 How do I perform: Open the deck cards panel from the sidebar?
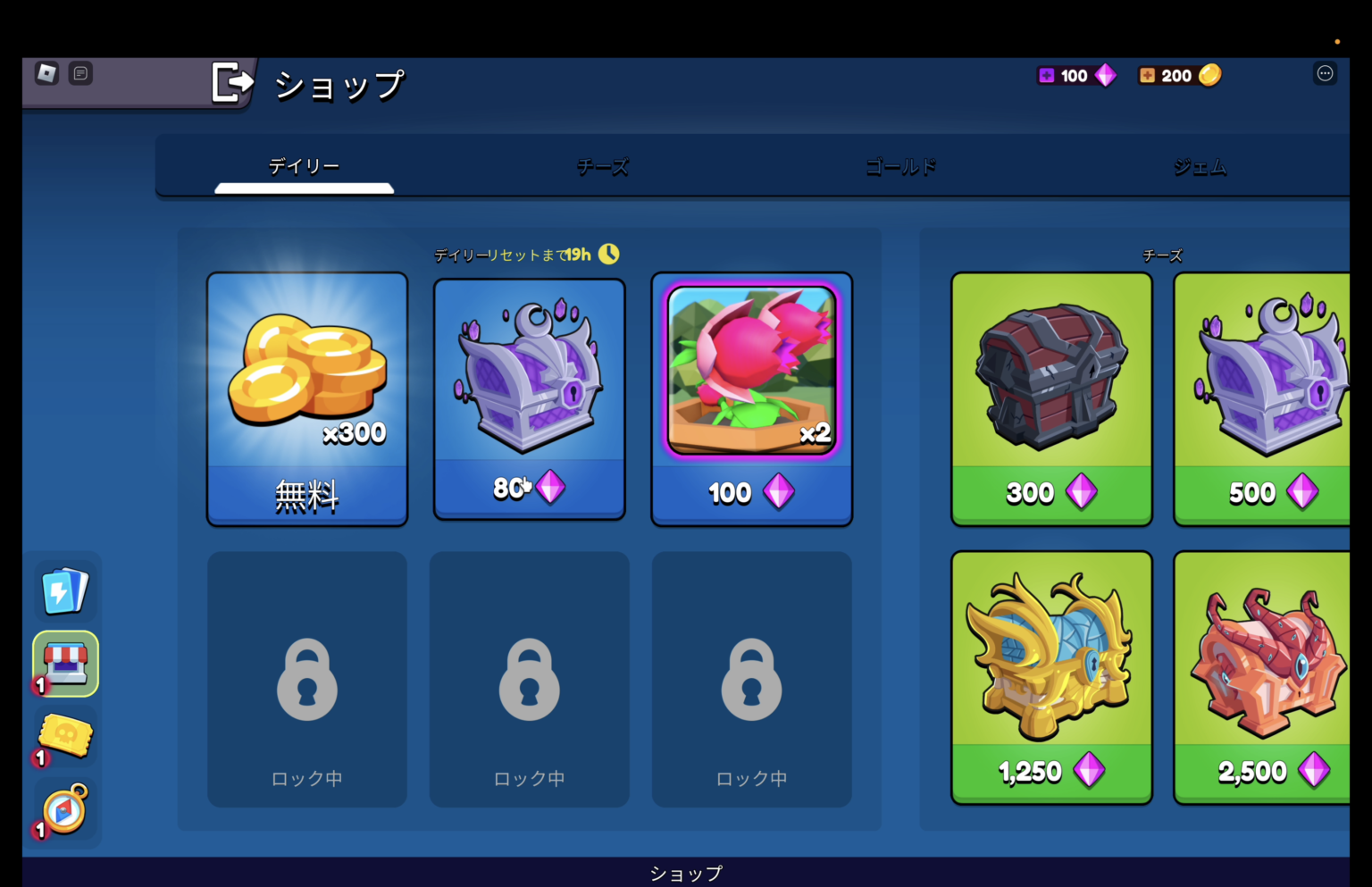pos(63,590)
